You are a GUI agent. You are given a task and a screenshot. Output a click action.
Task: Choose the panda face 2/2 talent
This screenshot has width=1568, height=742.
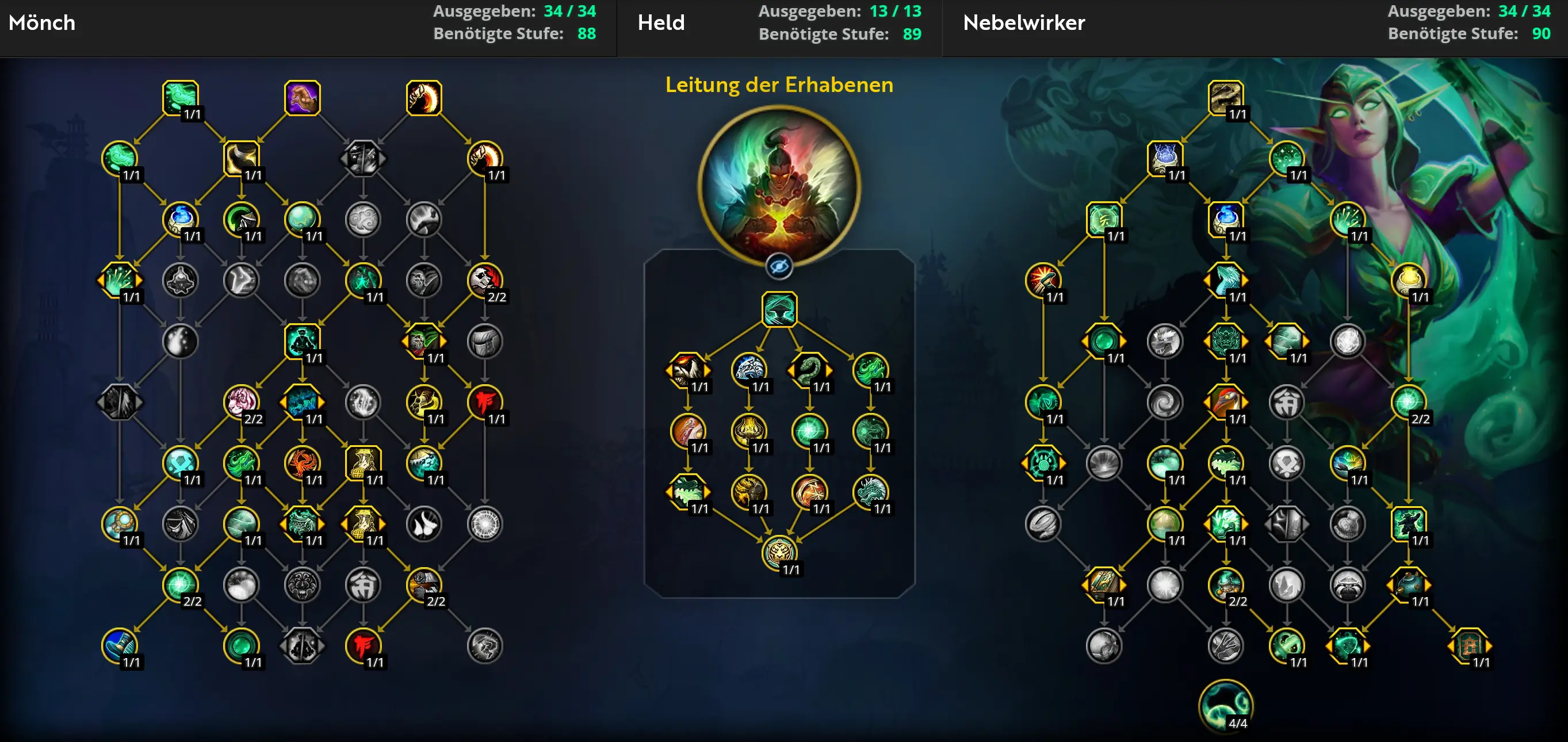tap(484, 280)
